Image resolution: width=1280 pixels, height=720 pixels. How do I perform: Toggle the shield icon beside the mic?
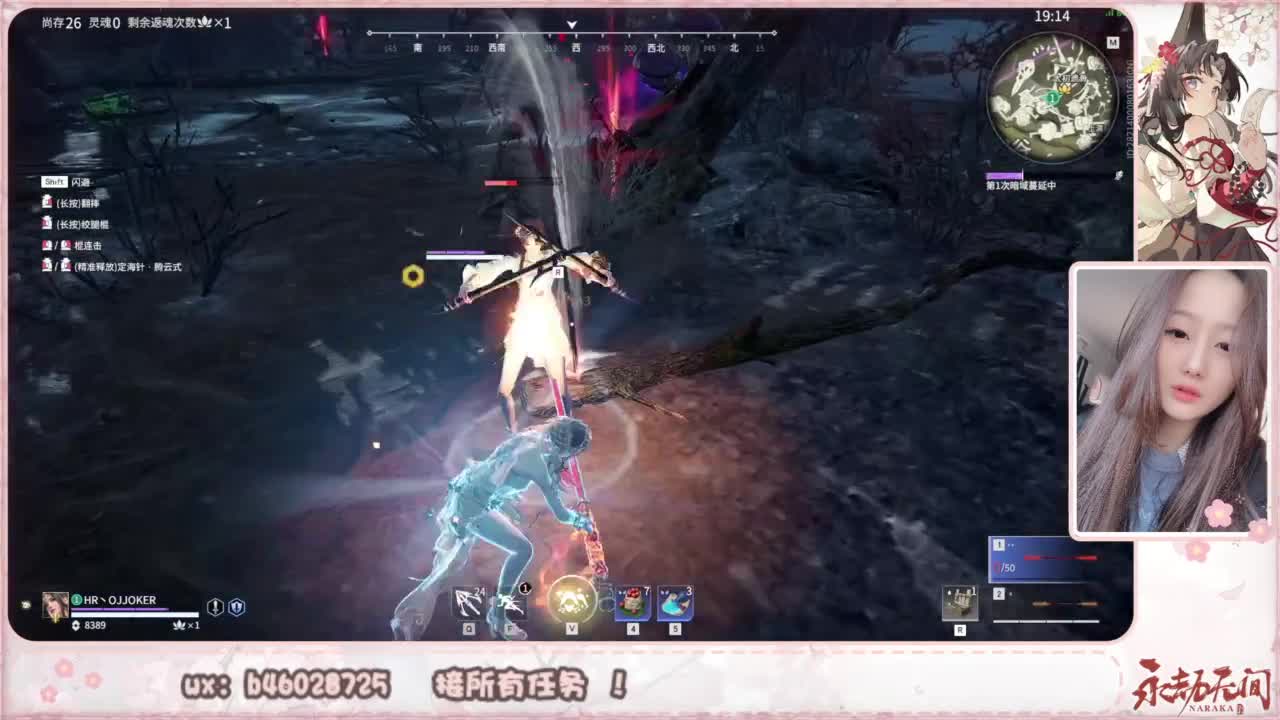click(x=237, y=608)
